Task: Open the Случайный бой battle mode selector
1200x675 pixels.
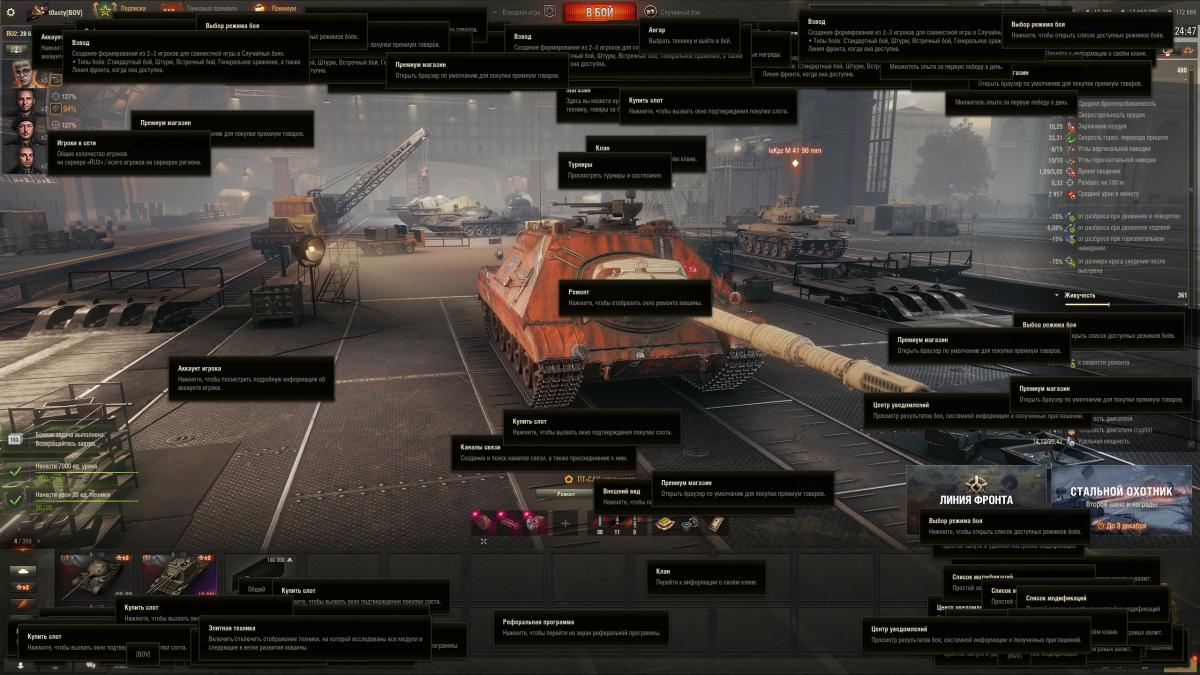Action: pos(678,11)
